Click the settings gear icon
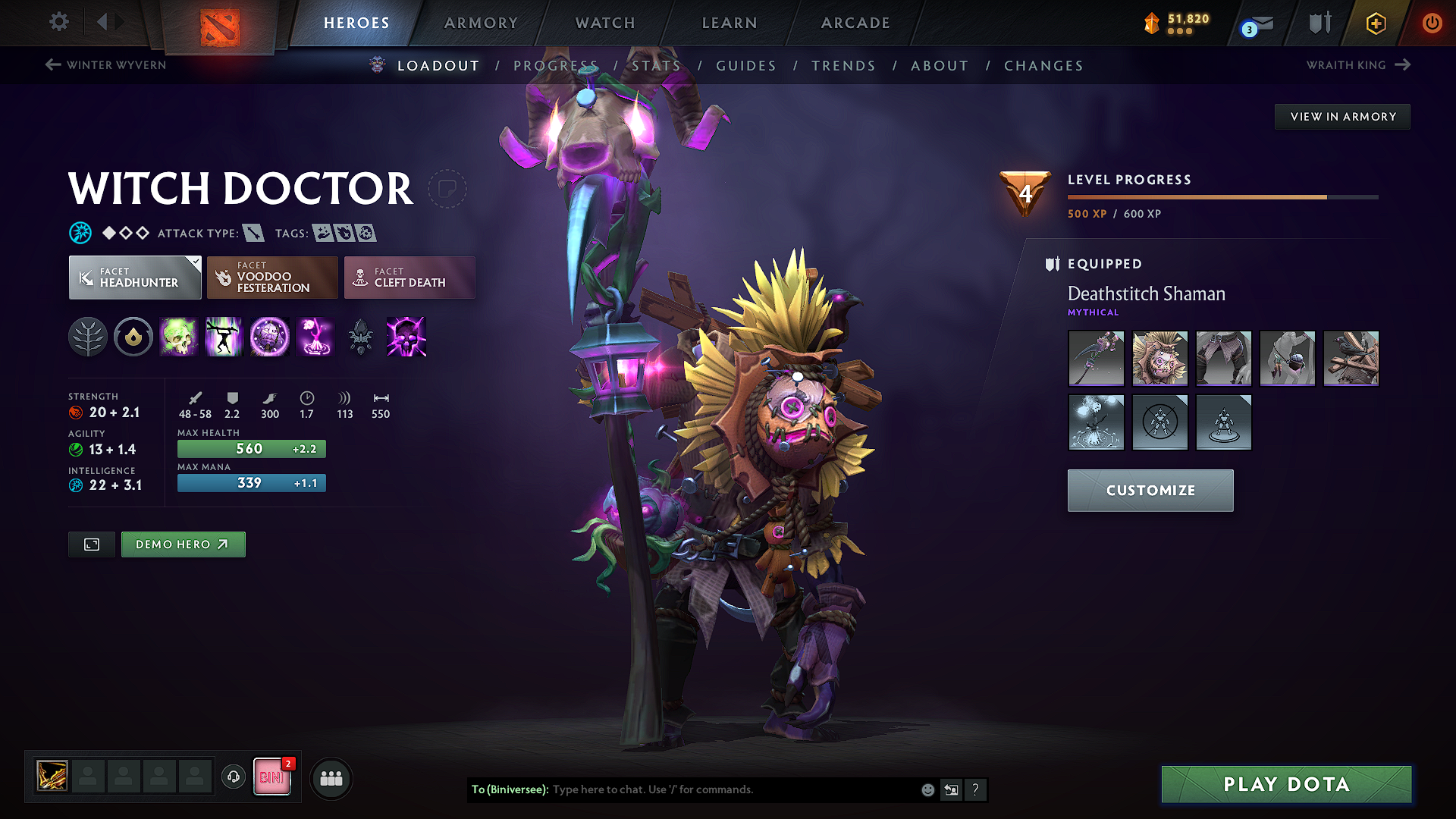This screenshot has height=819, width=1456. pyautogui.click(x=58, y=22)
